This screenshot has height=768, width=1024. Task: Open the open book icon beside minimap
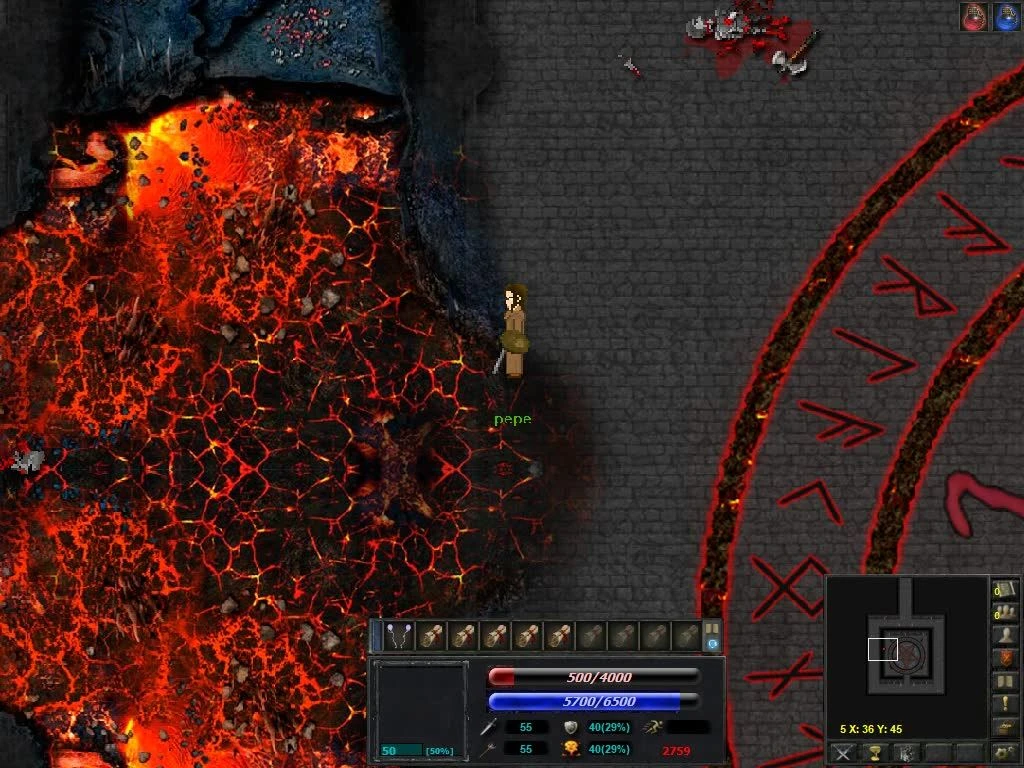[x=1003, y=681]
